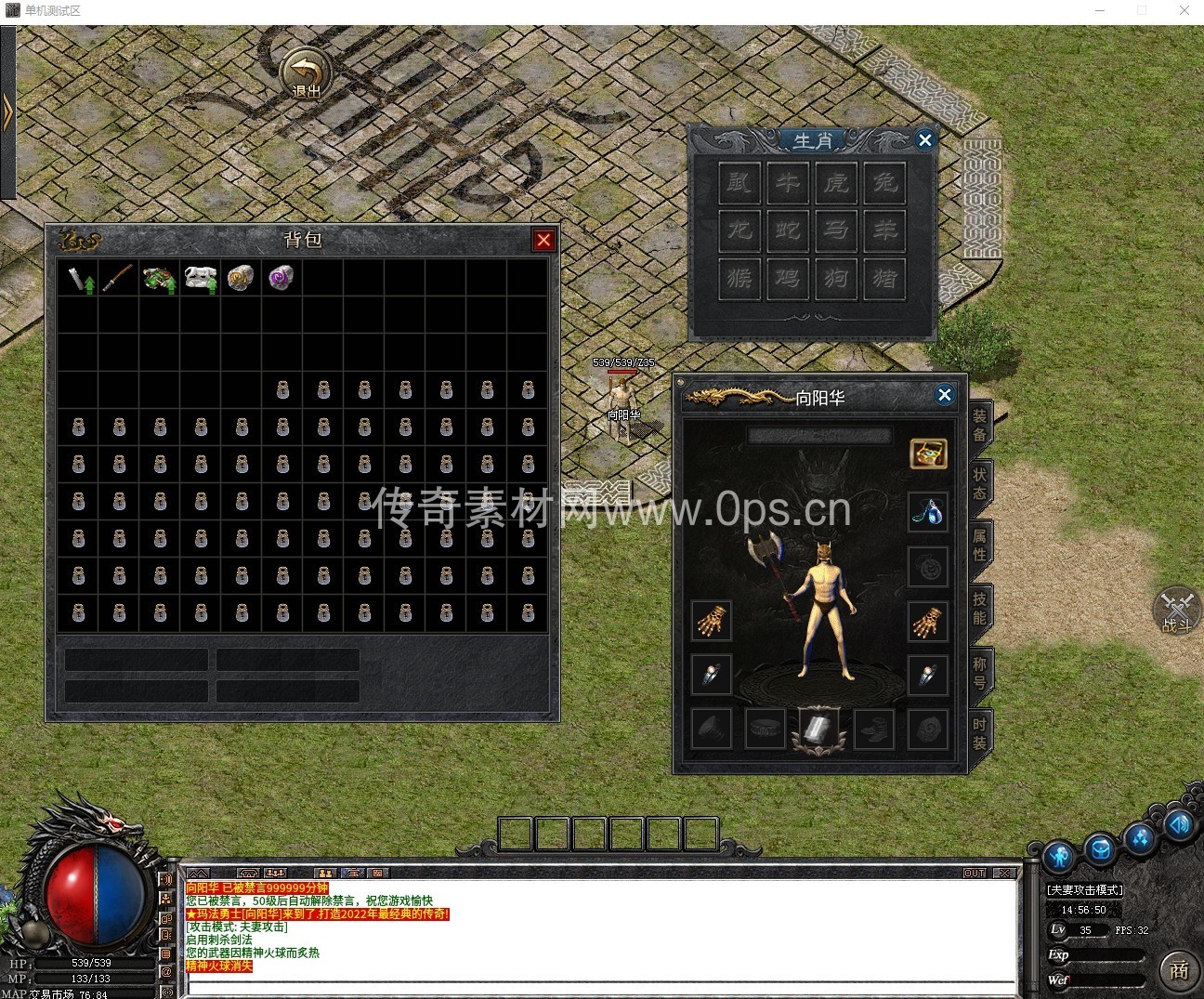Select the 猪 pig zodiac slot
1204x999 pixels.
tap(884, 278)
